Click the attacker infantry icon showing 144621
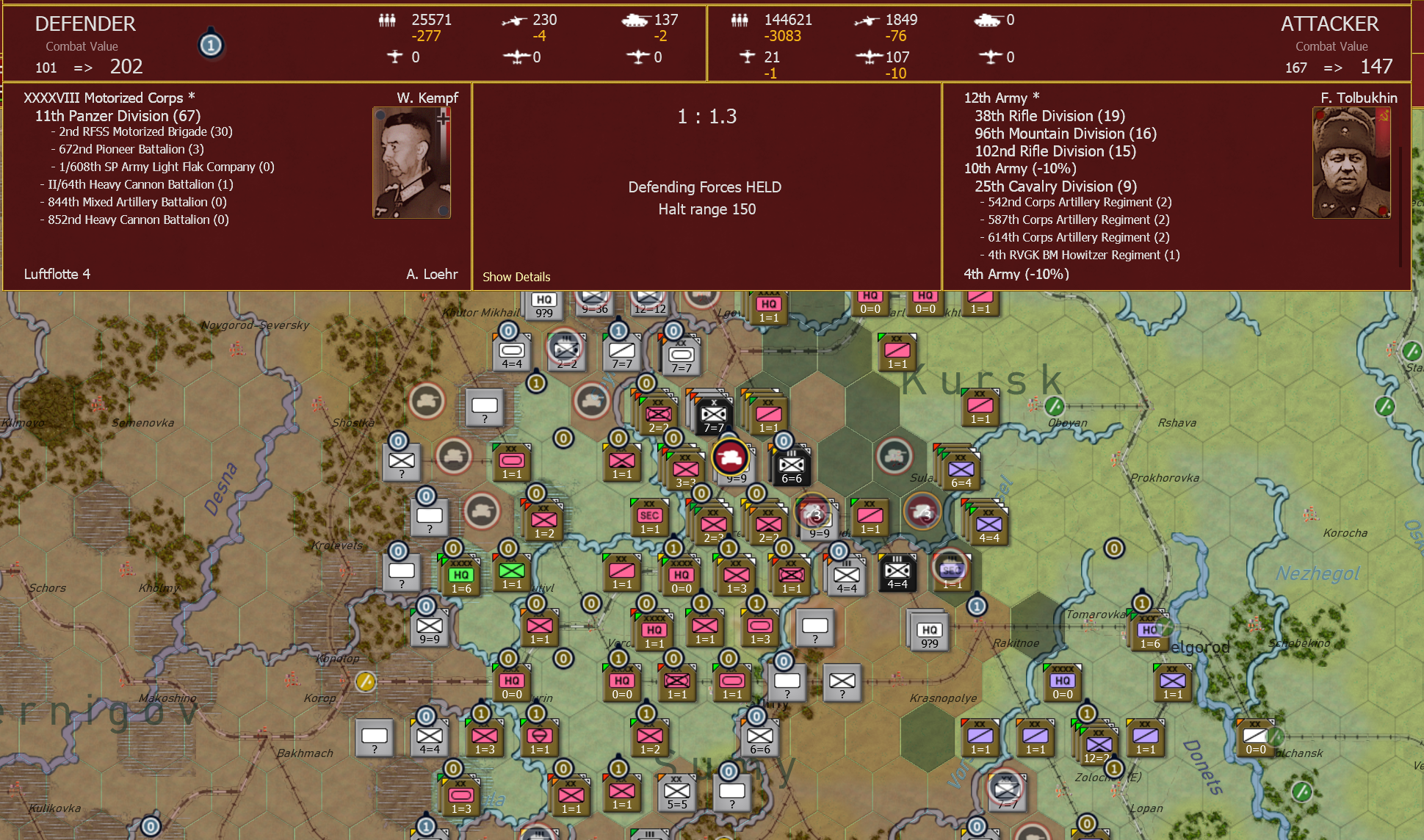Image resolution: width=1424 pixels, height=840 pixels. [740, 20]
